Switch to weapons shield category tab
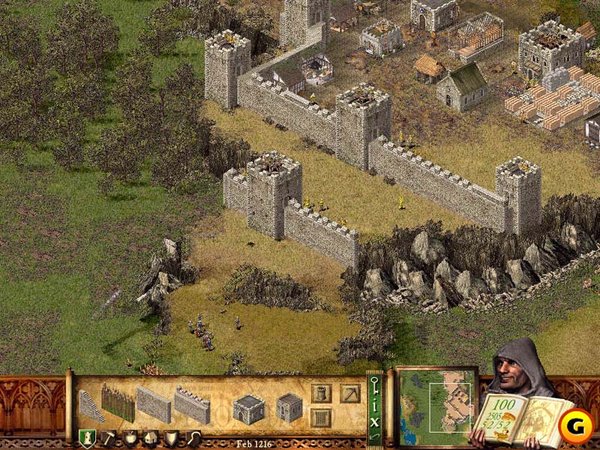This screenshot has height=450, width=600. (171, 438)
